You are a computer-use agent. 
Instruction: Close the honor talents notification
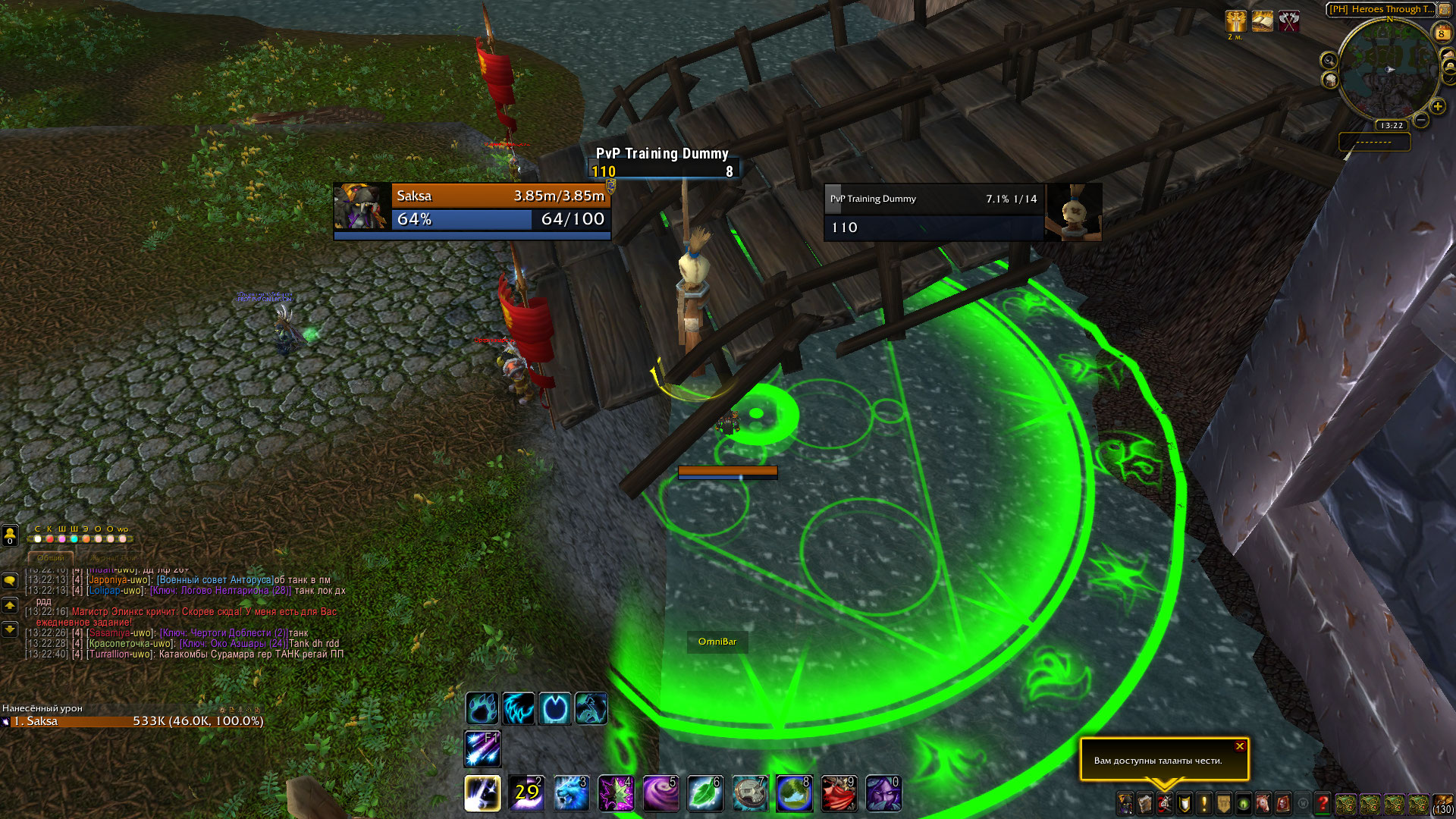point(1240,746)
